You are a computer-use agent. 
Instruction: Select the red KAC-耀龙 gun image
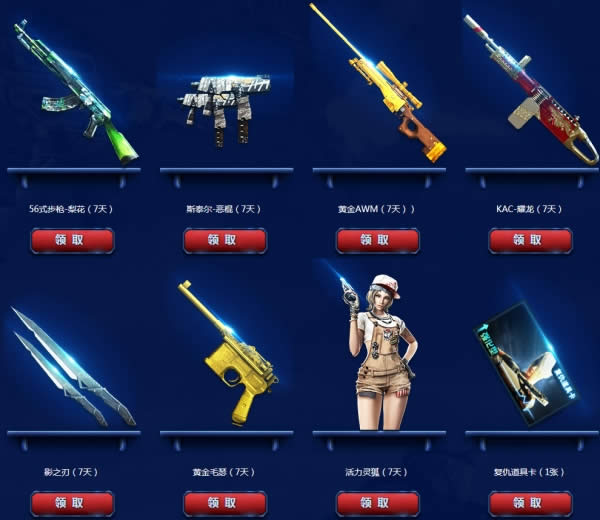point(528,90)
